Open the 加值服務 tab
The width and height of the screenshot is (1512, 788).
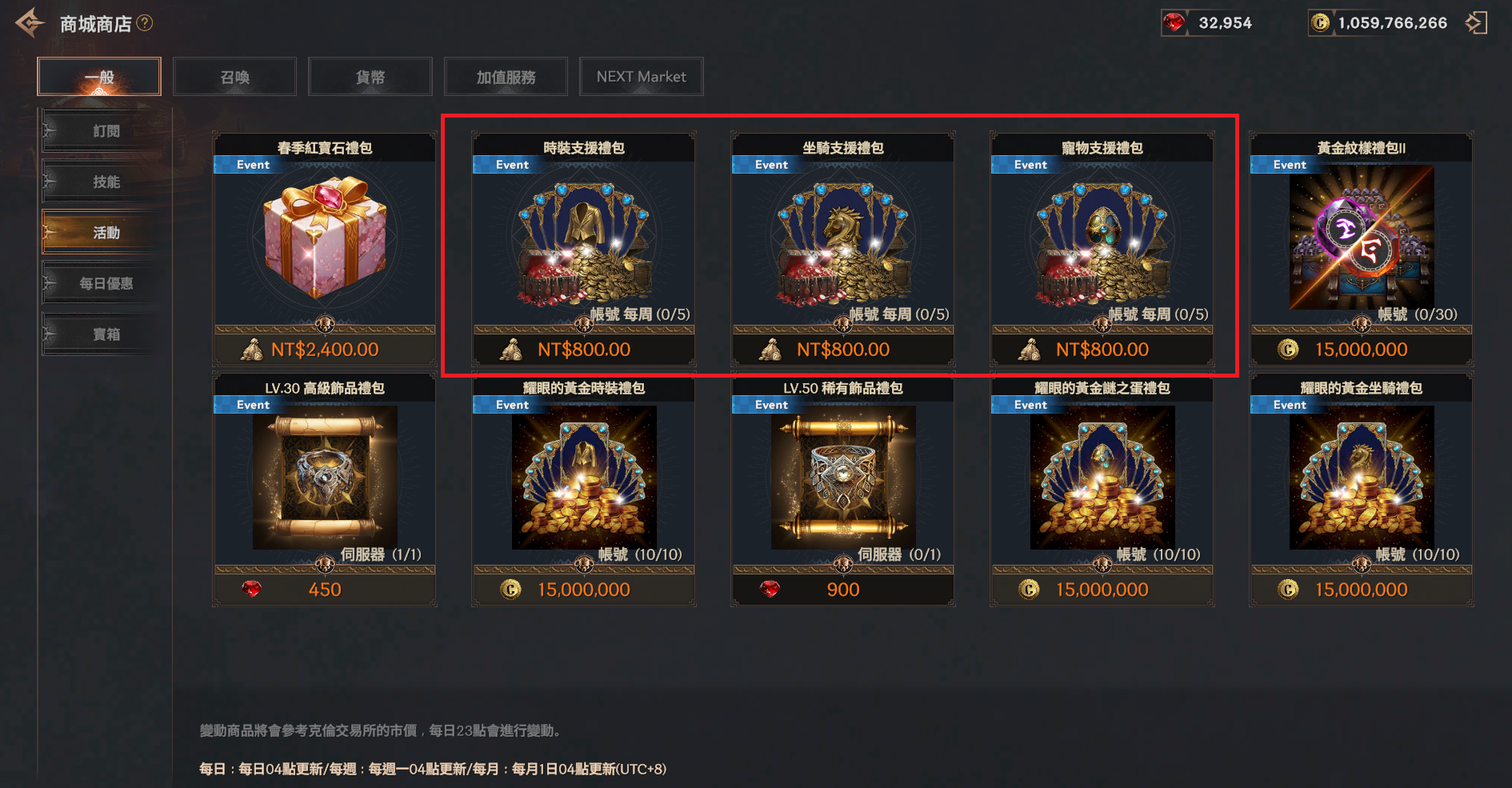click(x=506, y=77)
